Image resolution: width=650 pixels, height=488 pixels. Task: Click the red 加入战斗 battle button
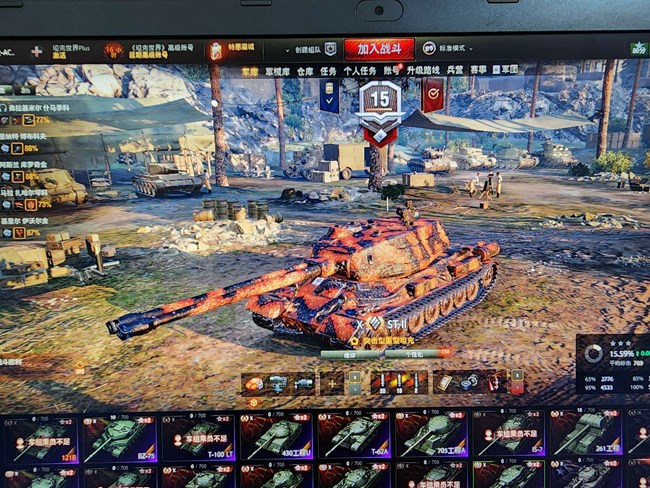click(378, 48)
